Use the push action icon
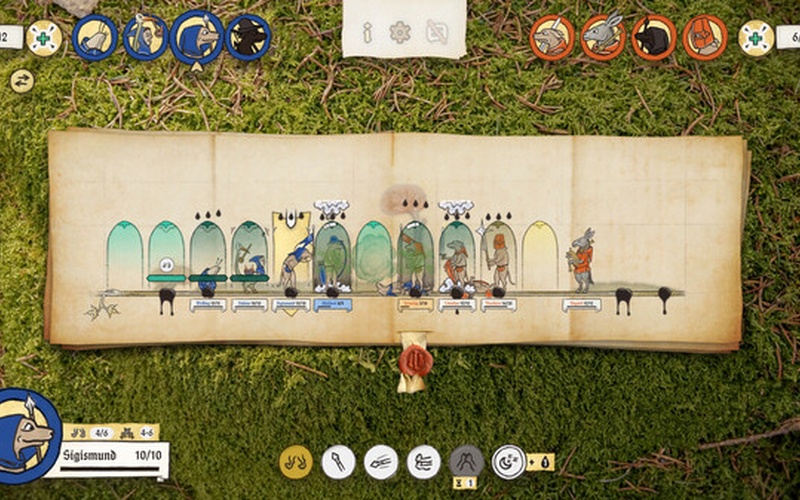Image resolution: width=800 pixels, height=500 pixels. tap(424, 461)
